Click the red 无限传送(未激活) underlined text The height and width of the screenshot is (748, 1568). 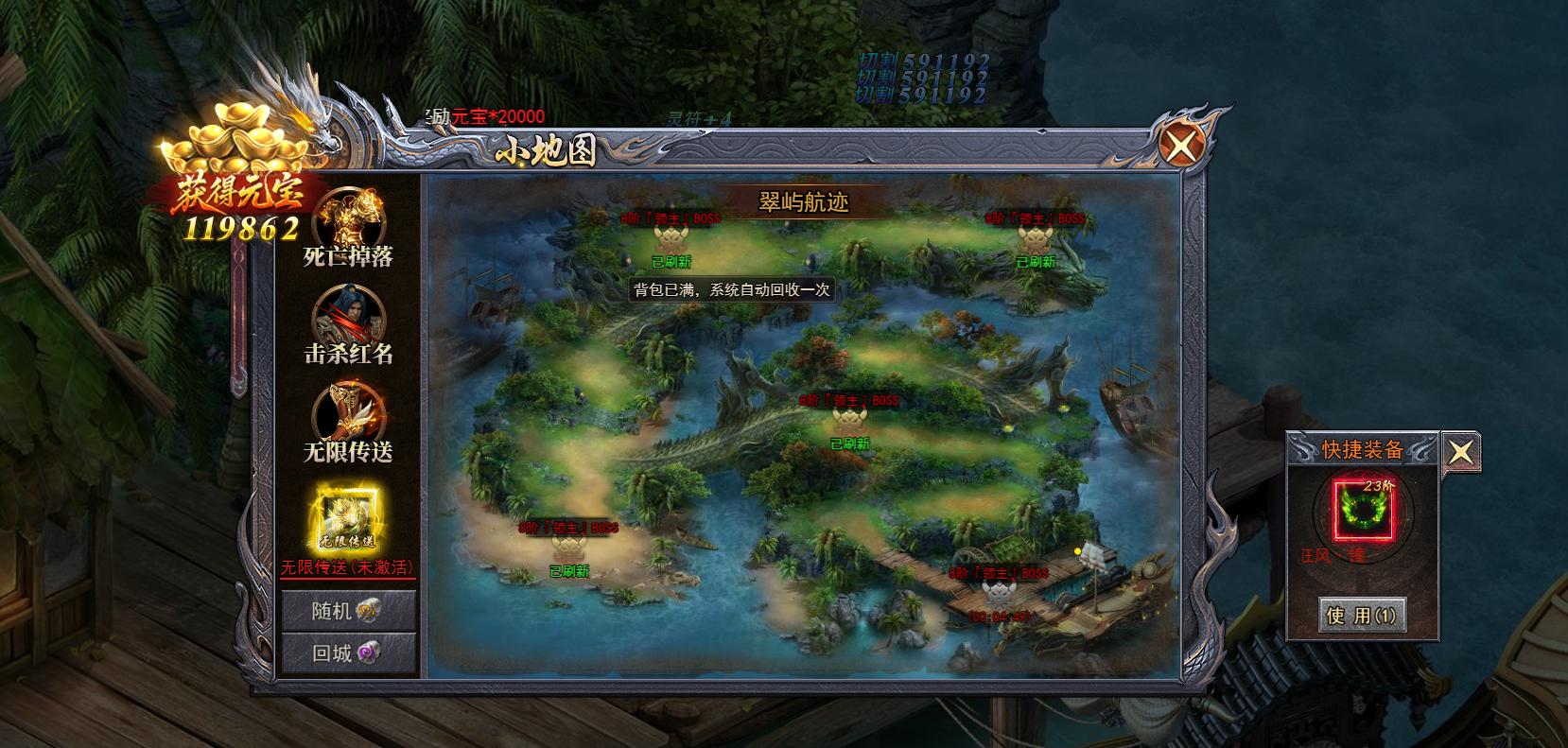click(x=347, y=568)
